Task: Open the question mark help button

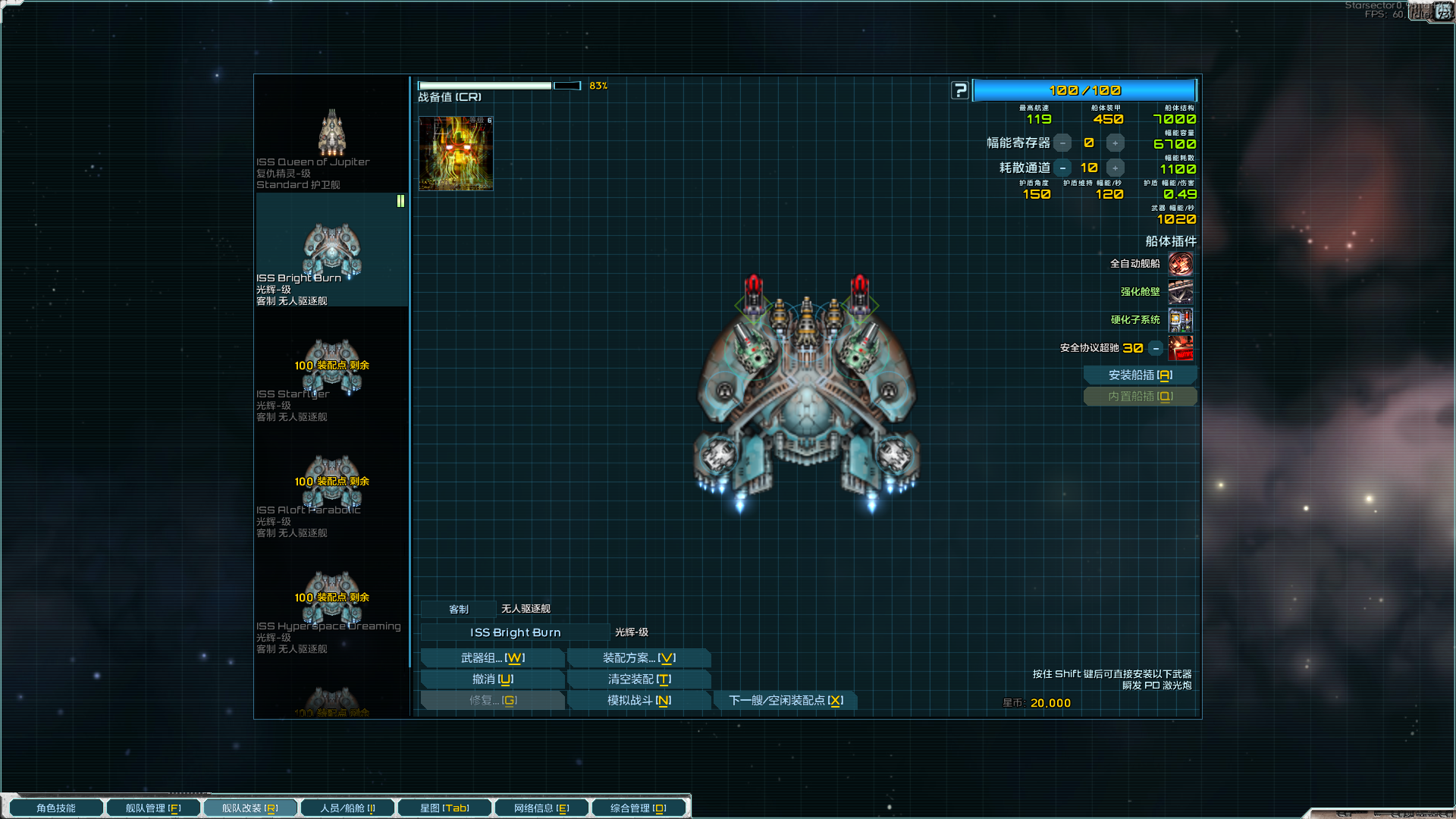Action: tap(960, 91)
